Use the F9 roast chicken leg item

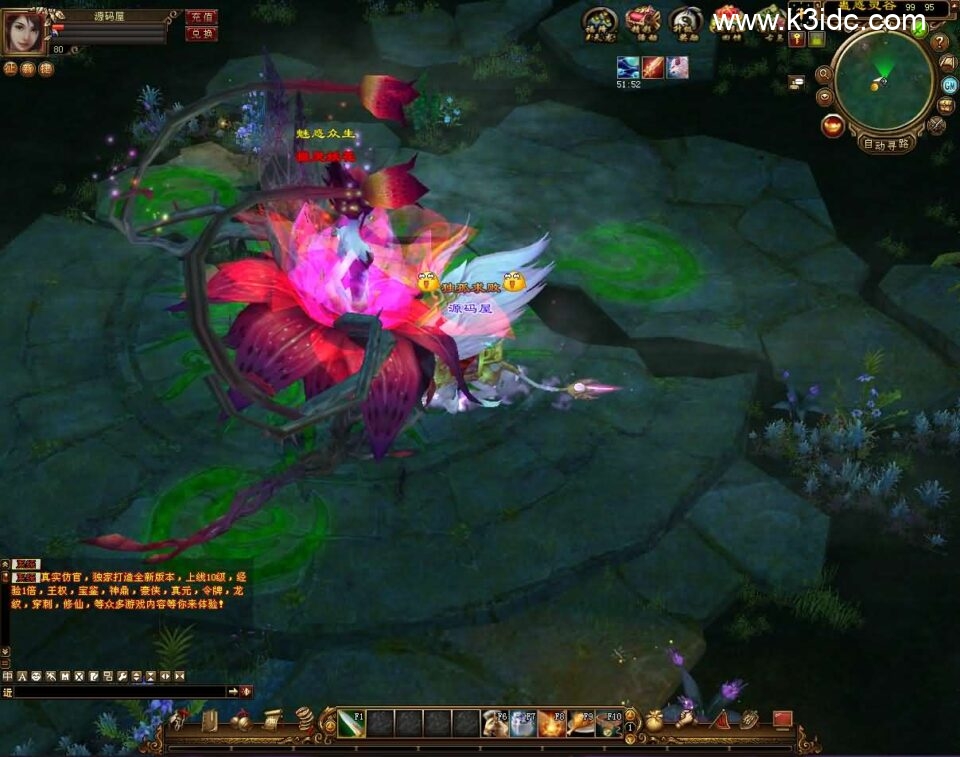point(581,723)
